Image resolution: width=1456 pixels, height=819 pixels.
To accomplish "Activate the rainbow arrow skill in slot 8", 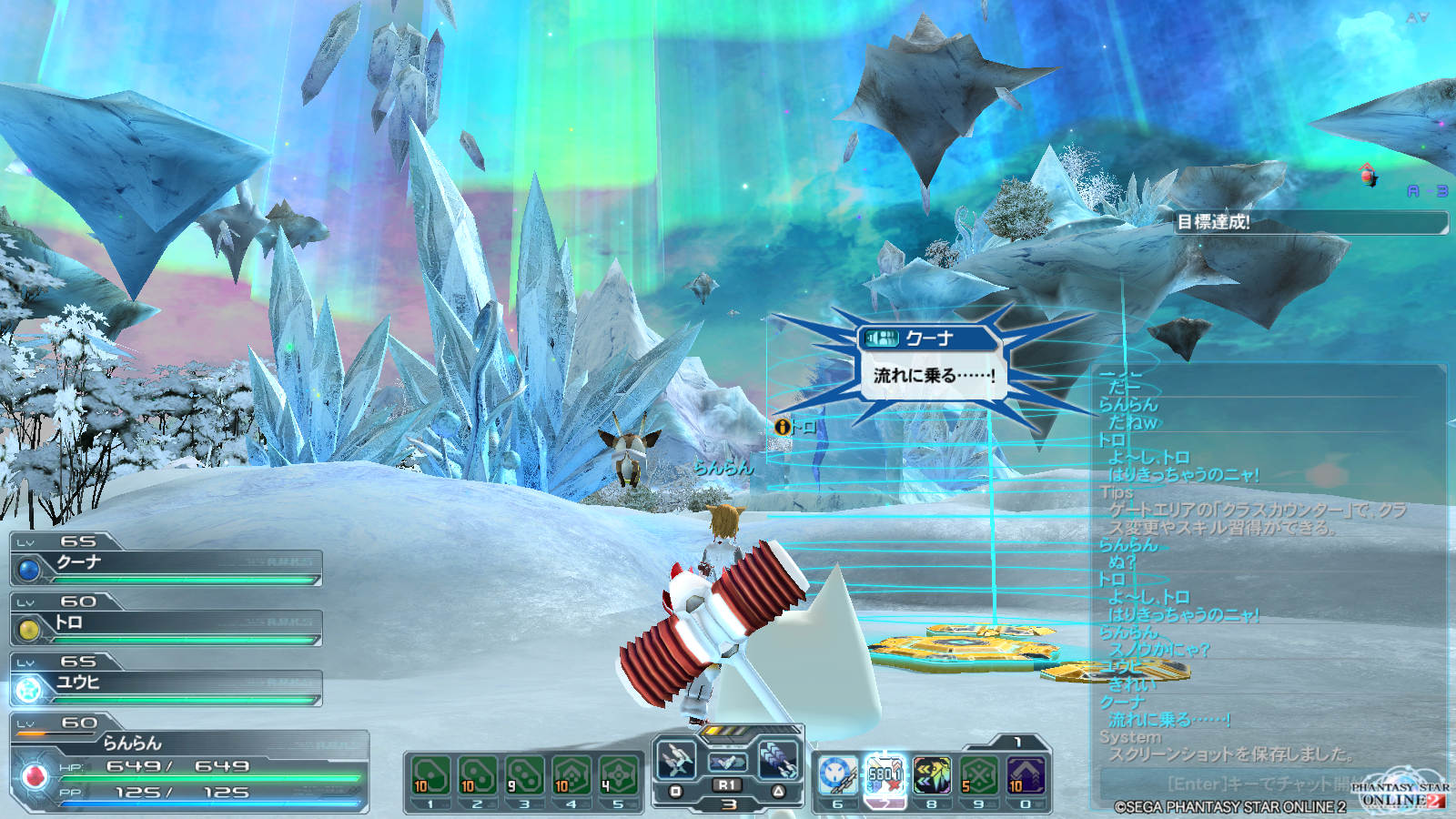I will click(932, 775).
